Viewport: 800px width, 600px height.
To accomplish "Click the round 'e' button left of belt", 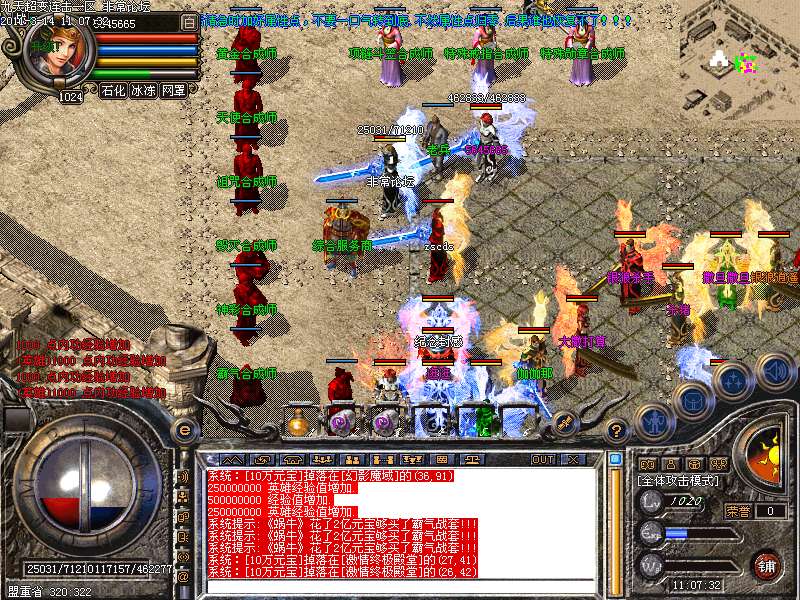I will pos(183,429).
